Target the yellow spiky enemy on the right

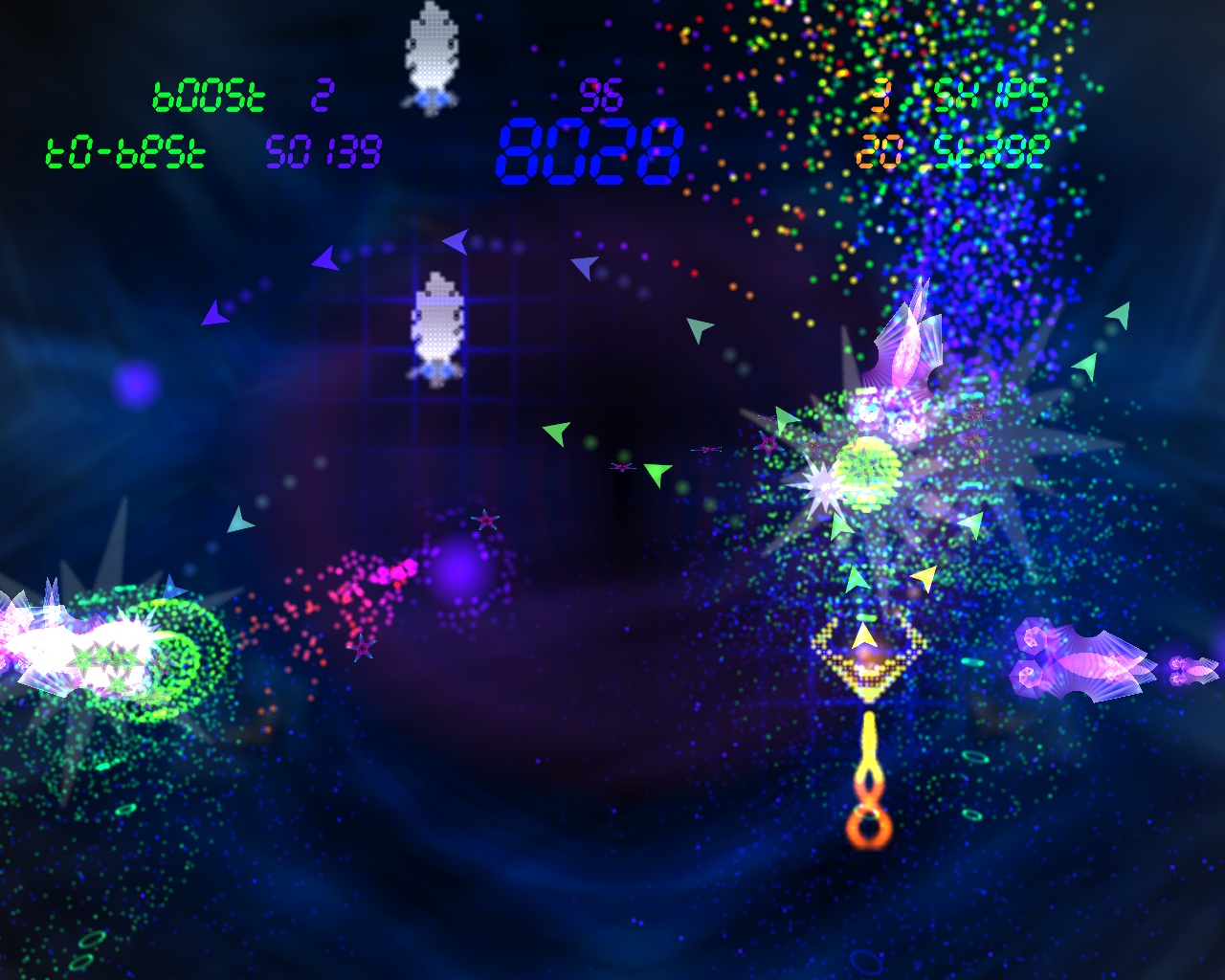point(866,469)
